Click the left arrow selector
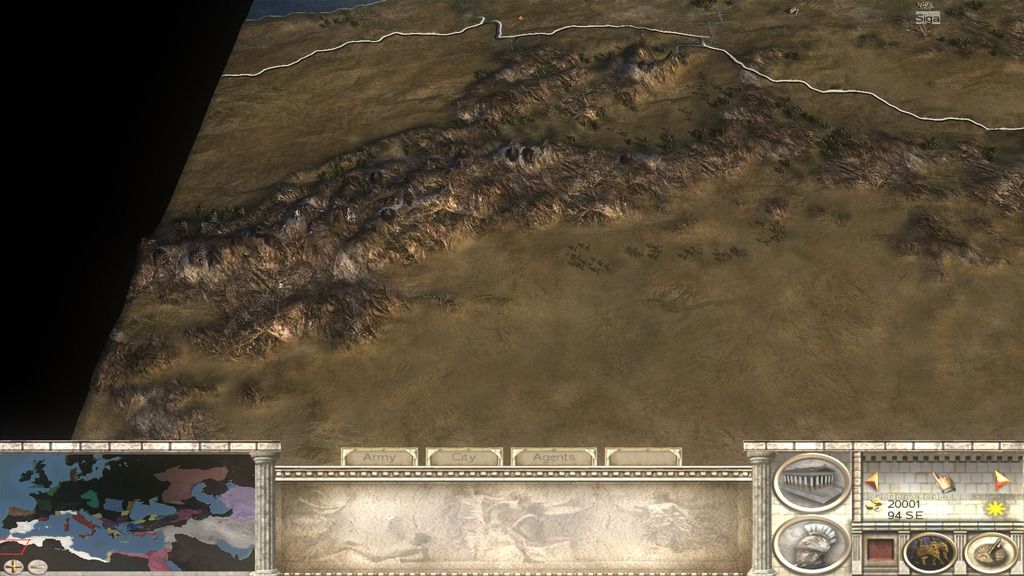Image resolution: width=1024 pixels, height=576 pixels. [873, 479]
